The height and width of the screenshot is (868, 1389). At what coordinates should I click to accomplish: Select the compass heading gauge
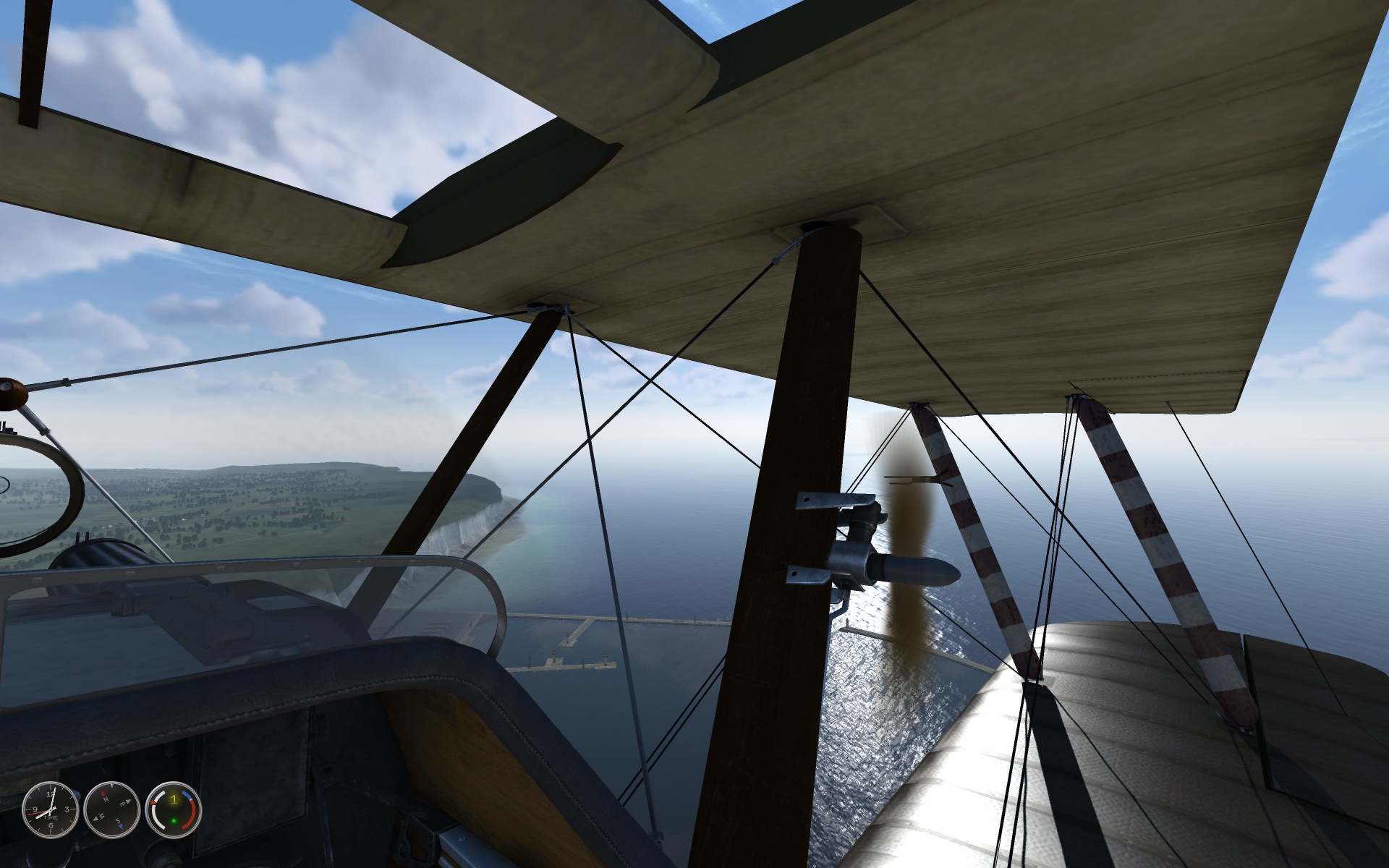pos(111,809)
